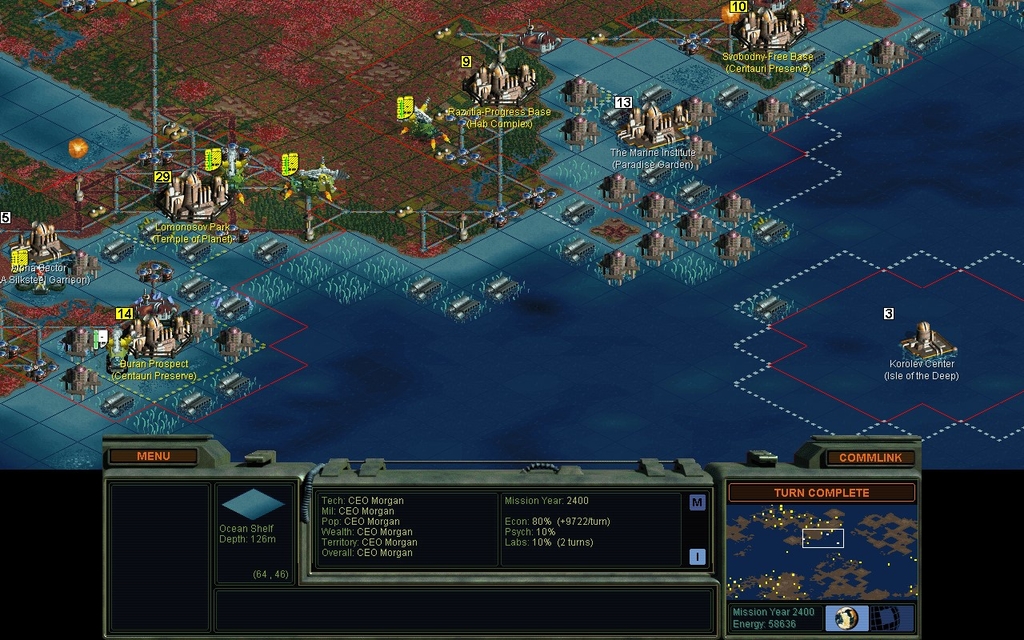Select the globe view icon

pos(846,617)
